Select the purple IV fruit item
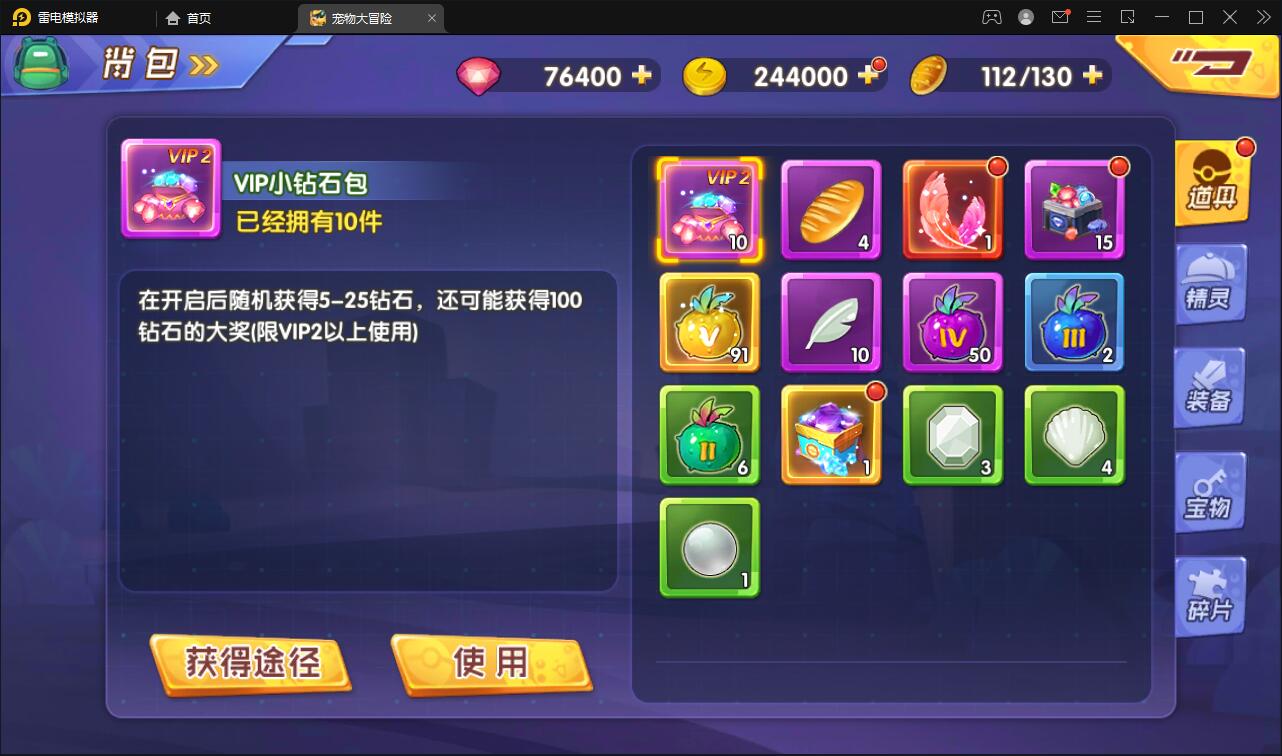The image size is (1282, 756). pos(952,322)
